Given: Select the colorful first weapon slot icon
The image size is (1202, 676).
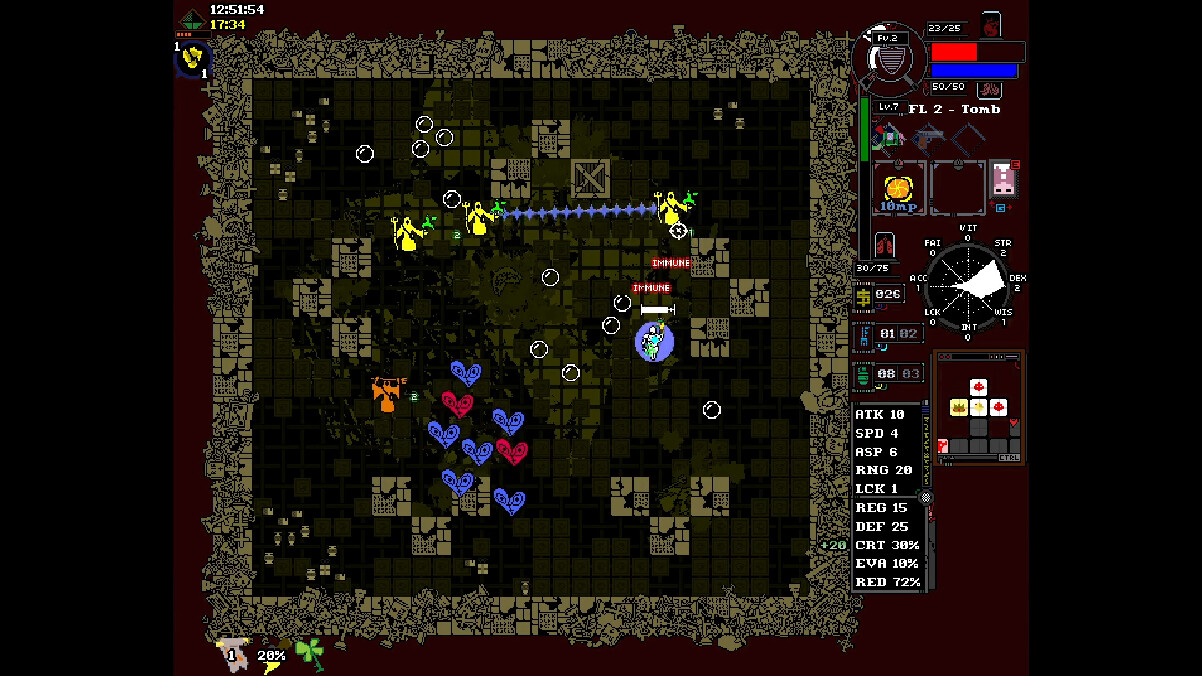Looking at the screenshot, I should point(887,136).
